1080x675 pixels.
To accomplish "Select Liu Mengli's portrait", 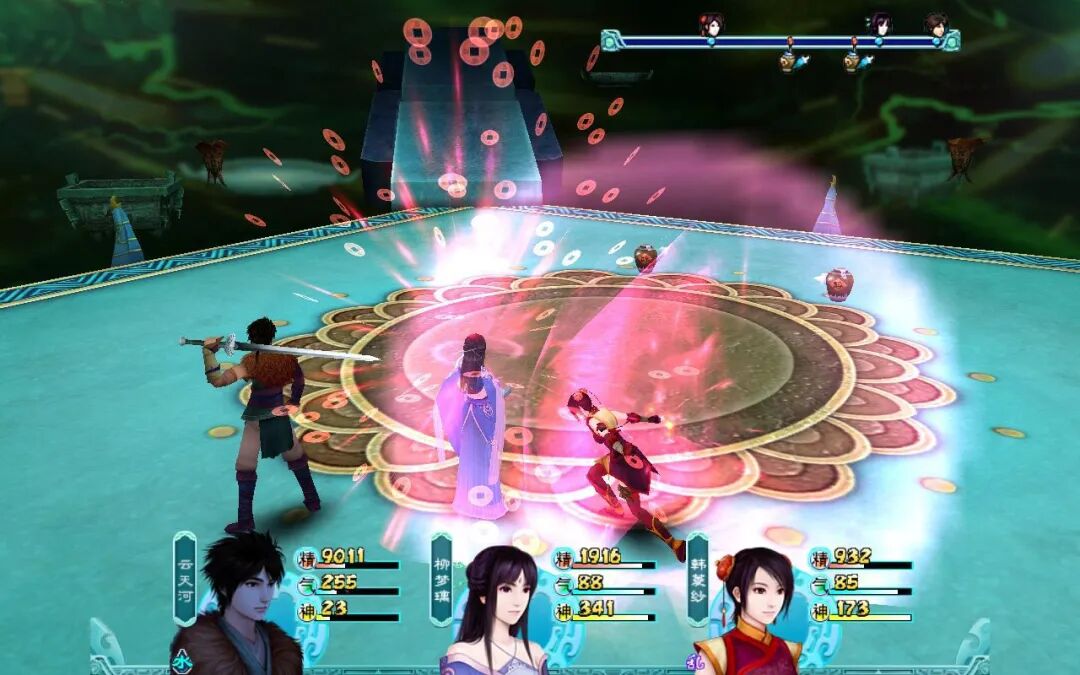I will click(498, 610).
